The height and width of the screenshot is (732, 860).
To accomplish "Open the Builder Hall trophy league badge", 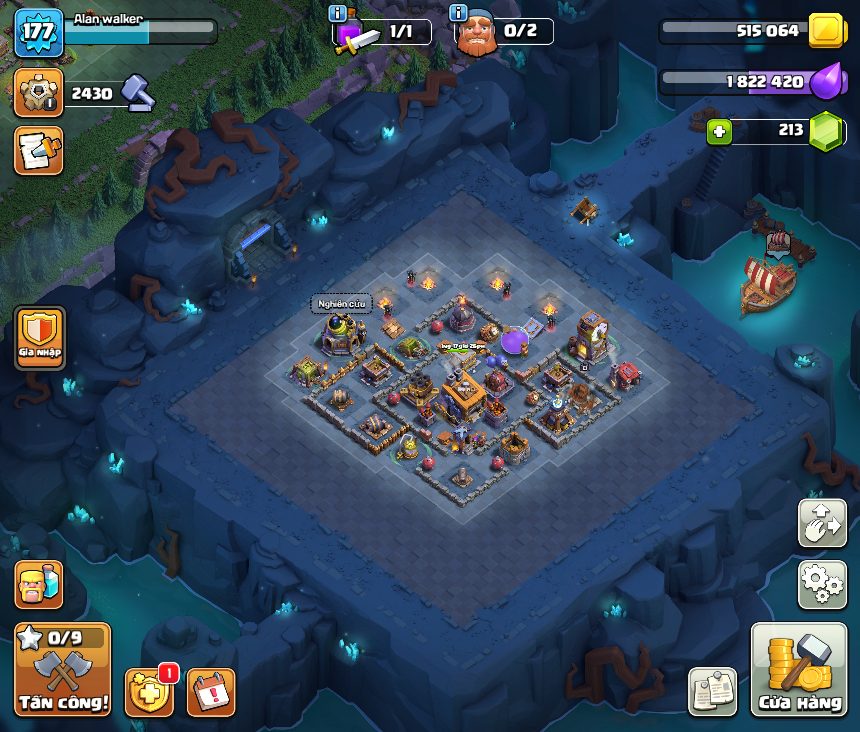I will click(x=38, y=93).
